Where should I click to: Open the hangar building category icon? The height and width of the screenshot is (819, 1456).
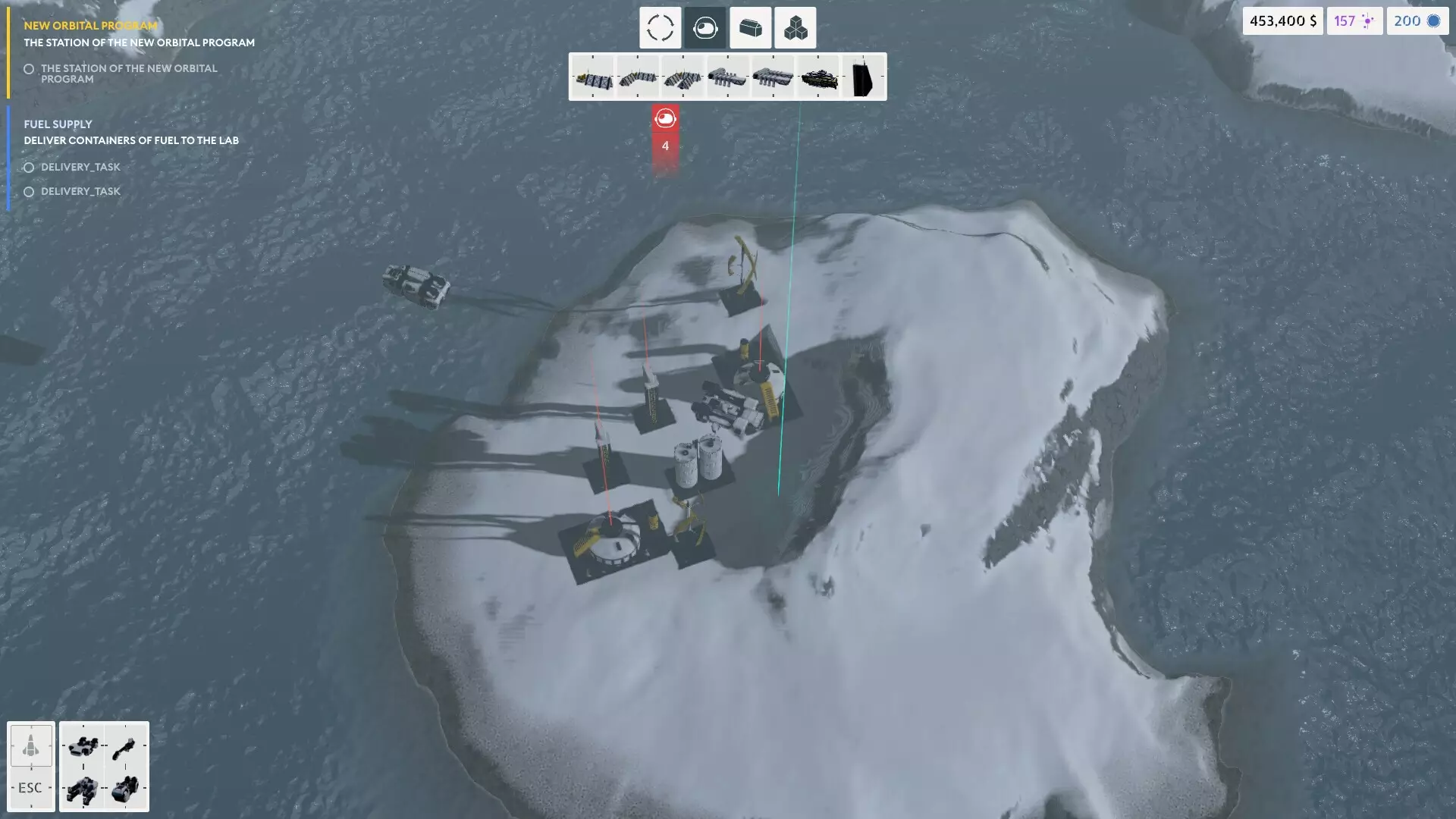(x=750, y=27)
